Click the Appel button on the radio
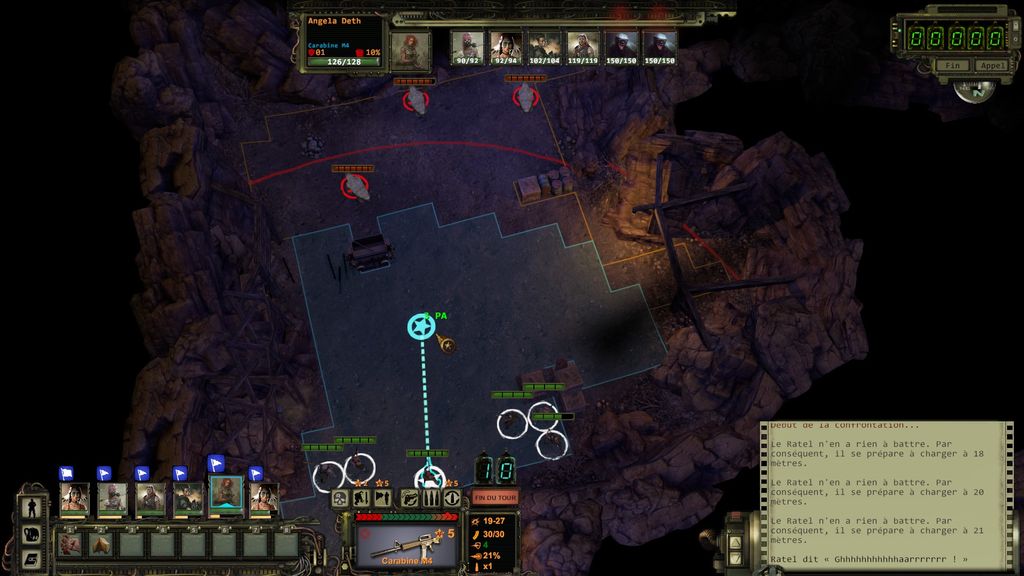 point(991,65)
